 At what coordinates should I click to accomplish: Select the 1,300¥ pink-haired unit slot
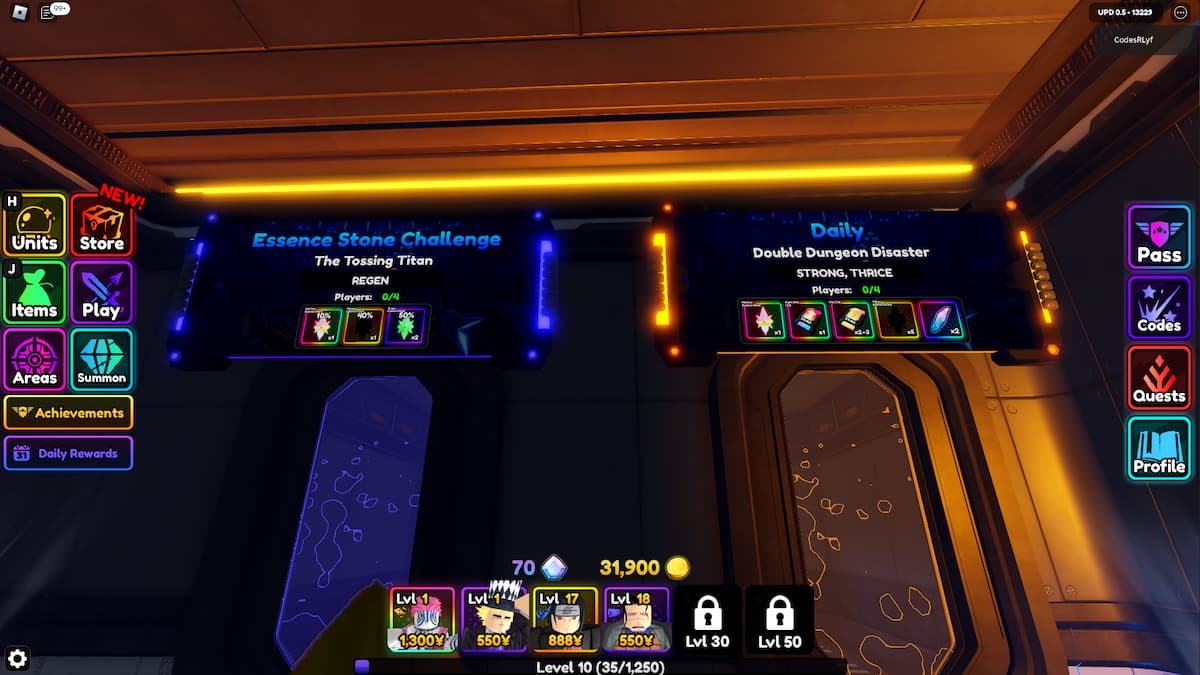[421, 619]
